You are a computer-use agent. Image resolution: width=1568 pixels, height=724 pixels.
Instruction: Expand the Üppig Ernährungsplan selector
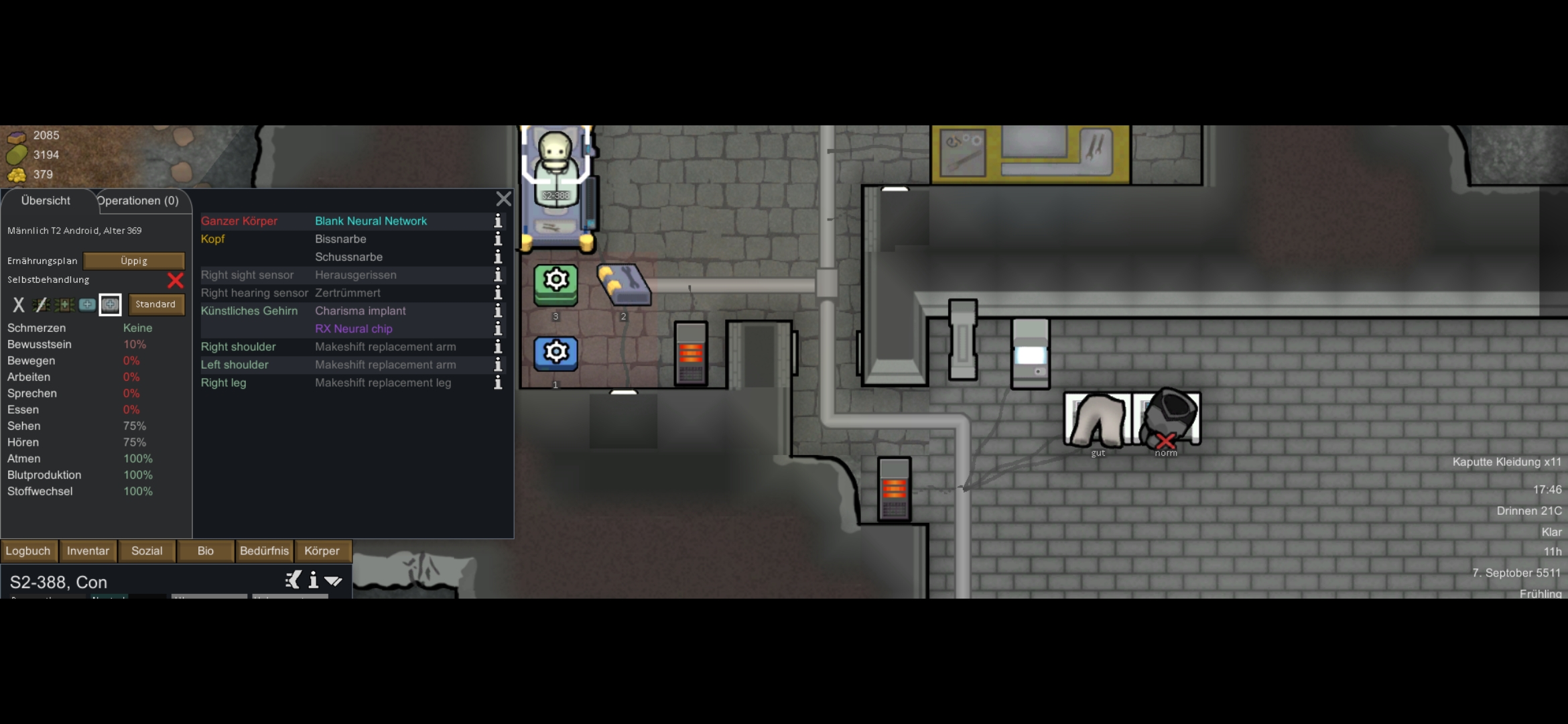click(x=134, y=261)
